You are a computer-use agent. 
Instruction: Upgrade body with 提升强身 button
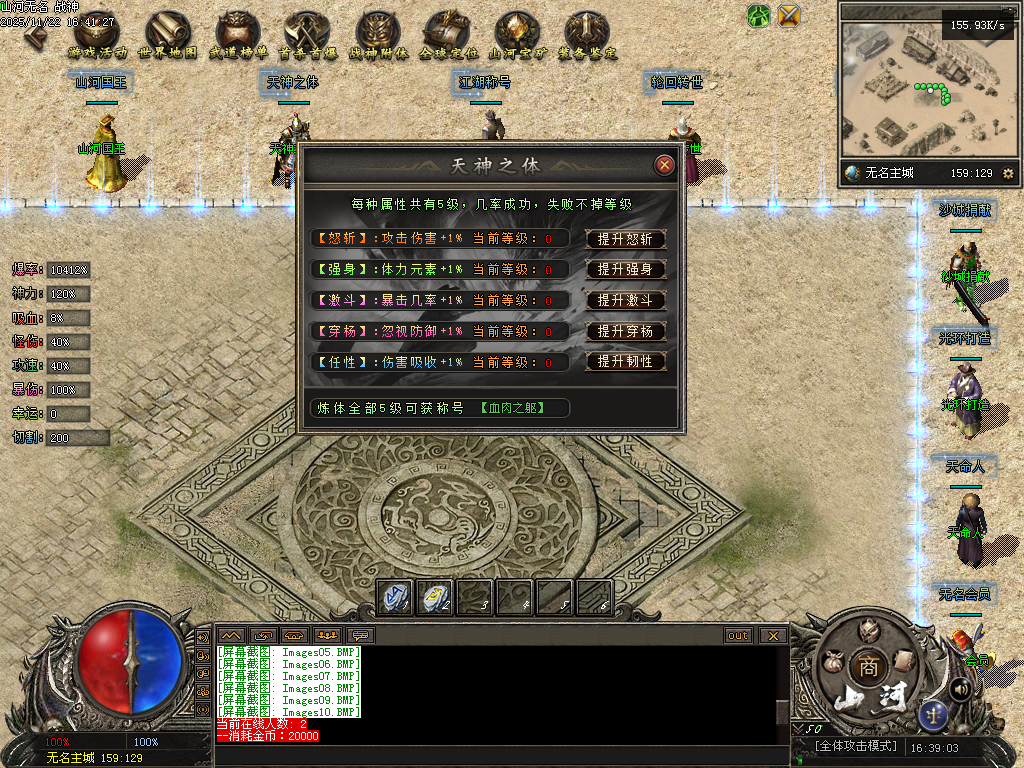click(625, 270)
